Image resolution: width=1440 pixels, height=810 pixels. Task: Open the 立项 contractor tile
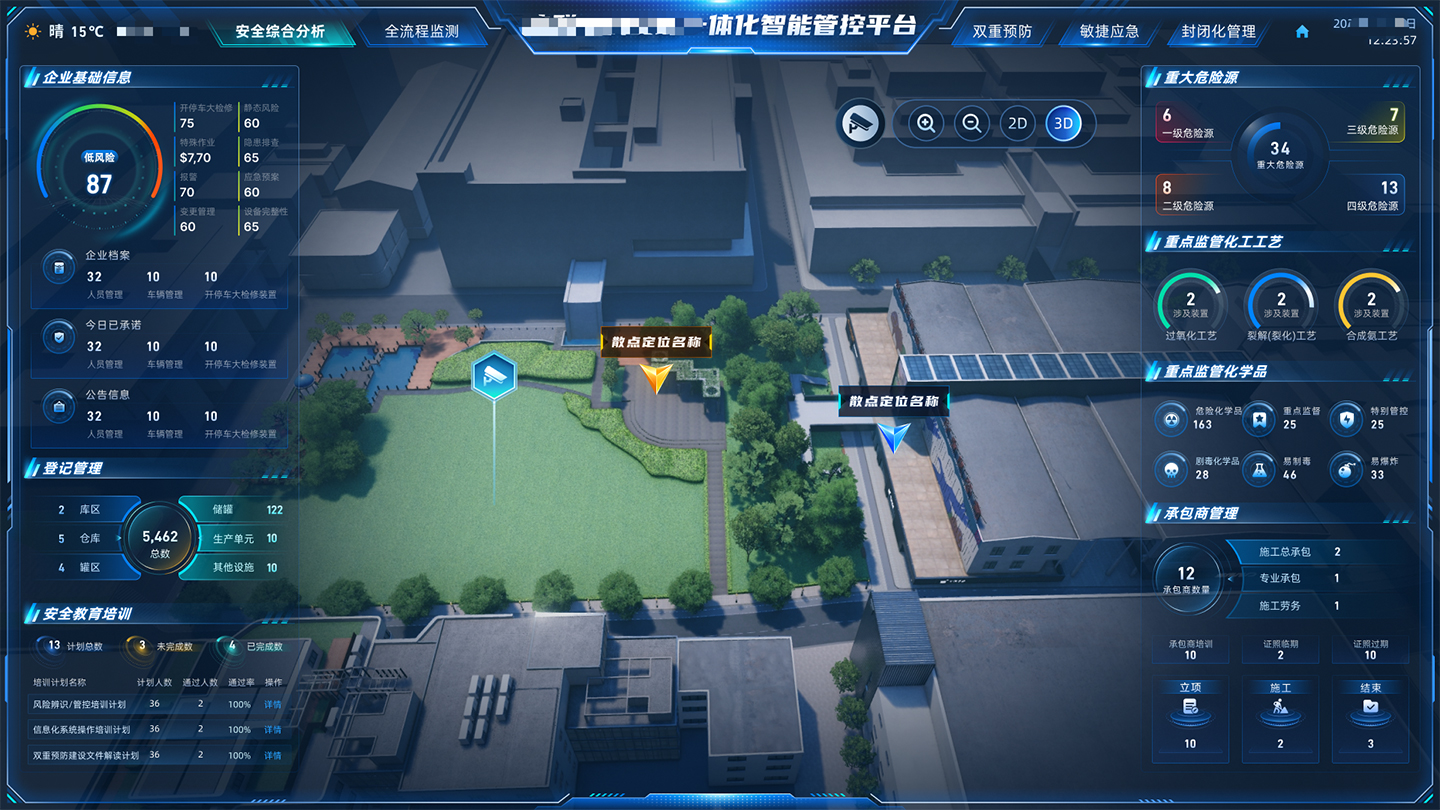[x=1190, y=716]
